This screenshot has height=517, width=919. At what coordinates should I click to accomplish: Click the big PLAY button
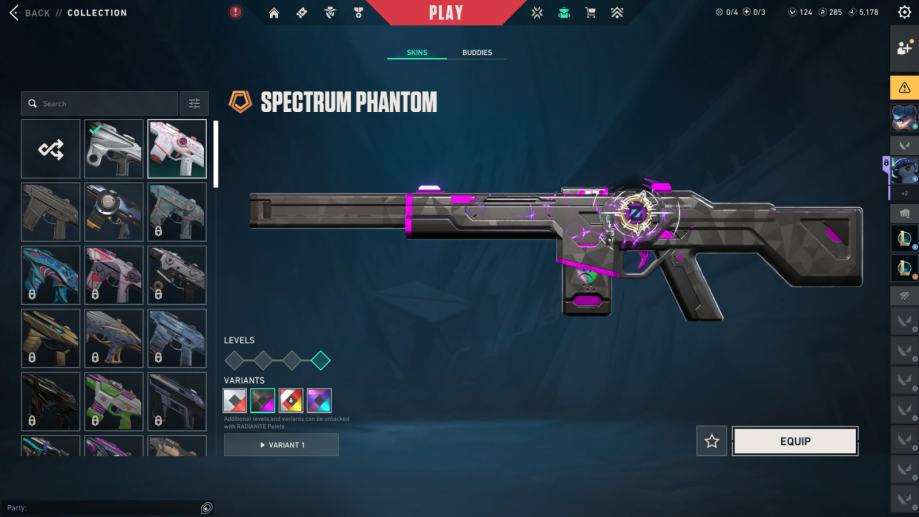446,13
